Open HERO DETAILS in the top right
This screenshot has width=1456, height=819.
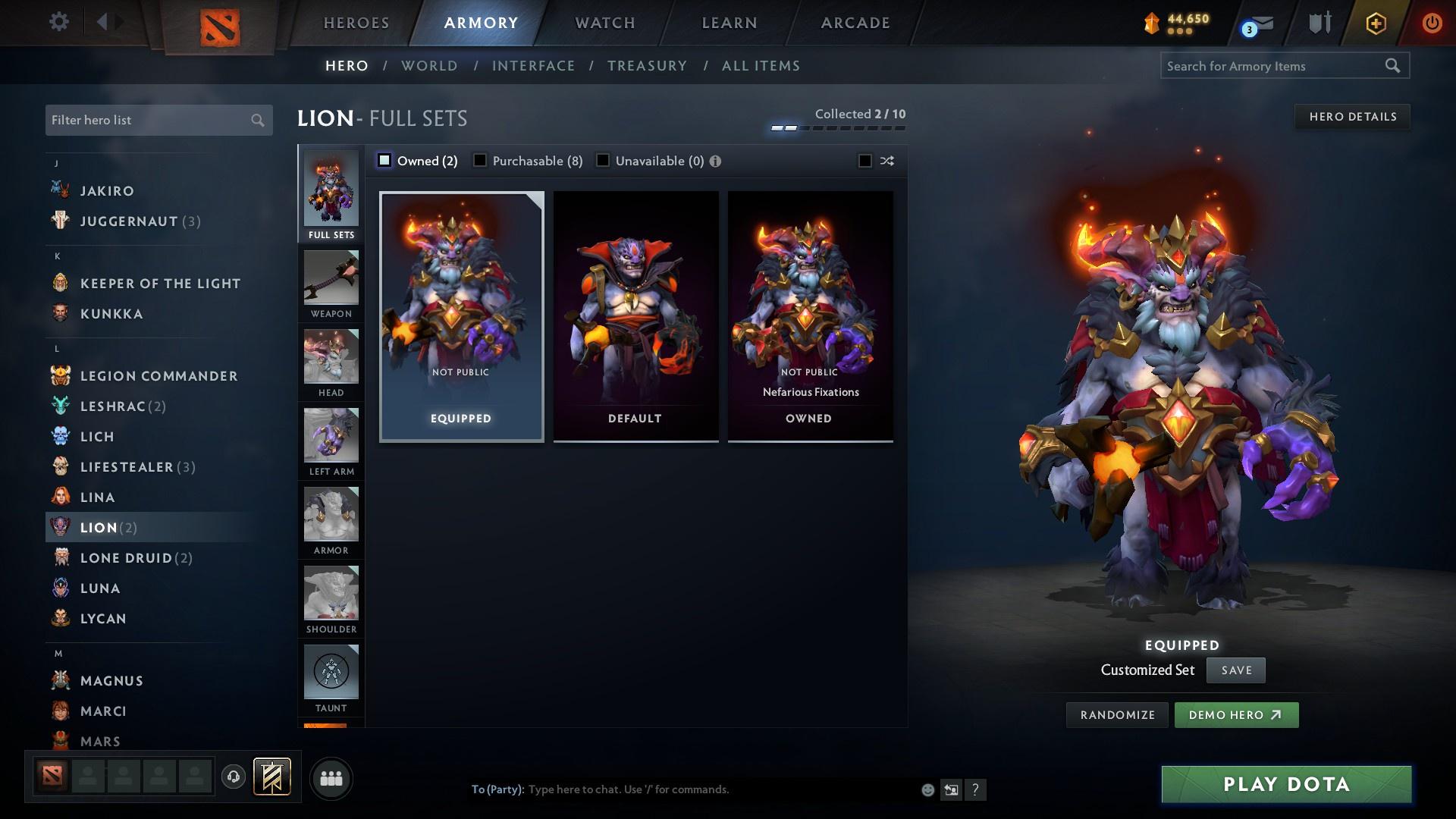[1352, 116]
